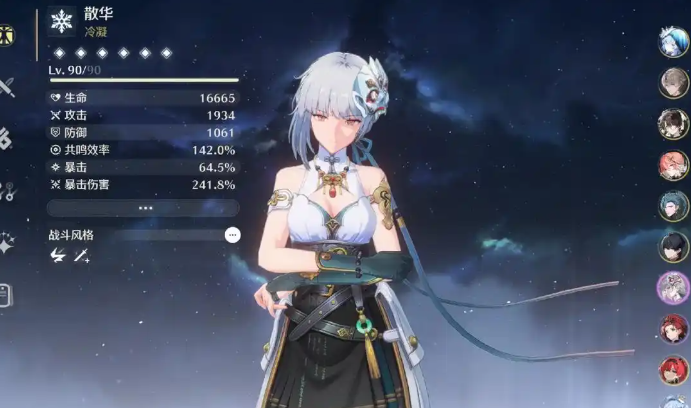Select the black-haired character portrait
The height and width of the screenshot is (408, 691).
[x=673, y=246]
